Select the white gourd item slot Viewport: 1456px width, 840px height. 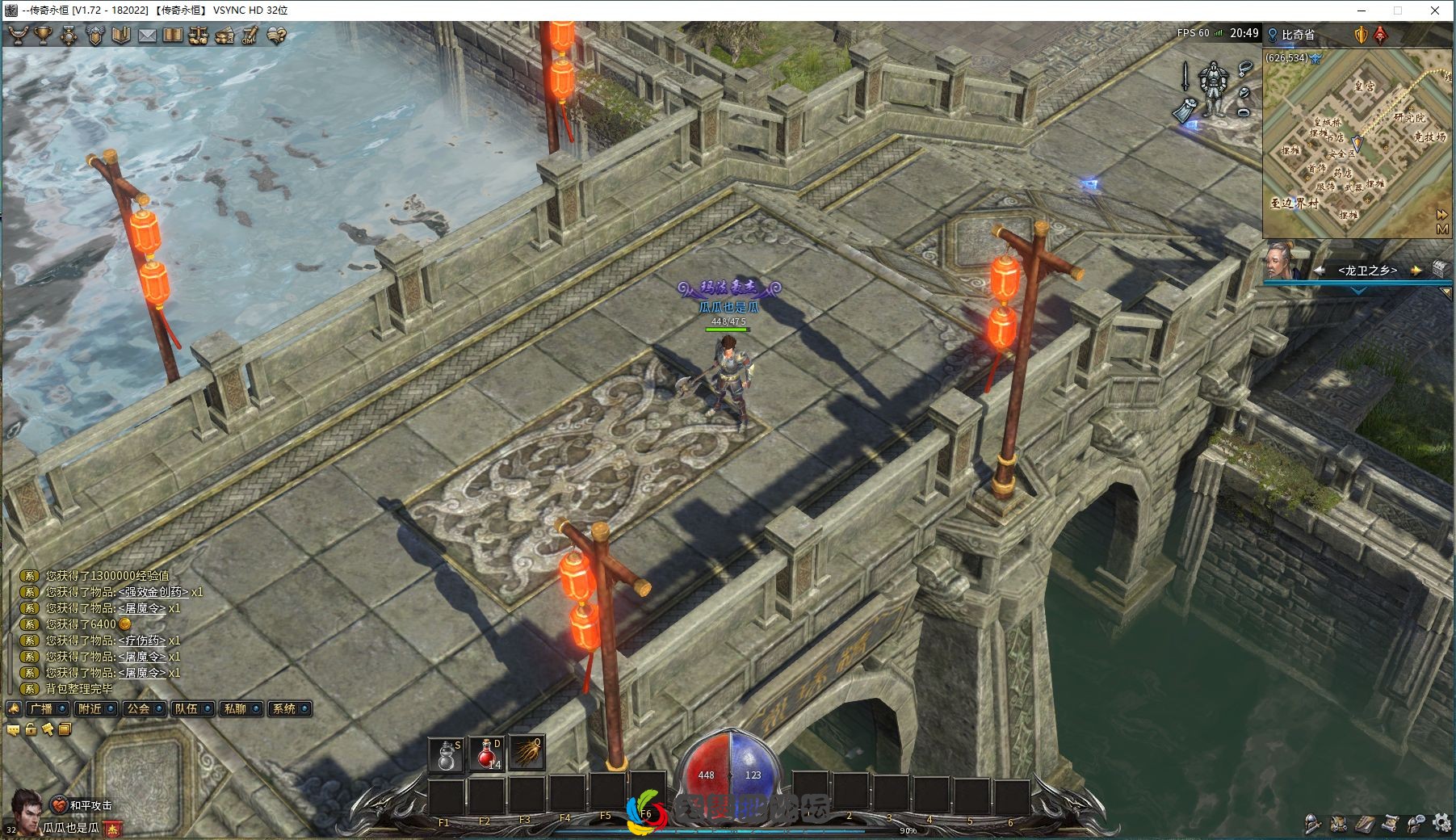pyautogui.click(x=447, y=754)
